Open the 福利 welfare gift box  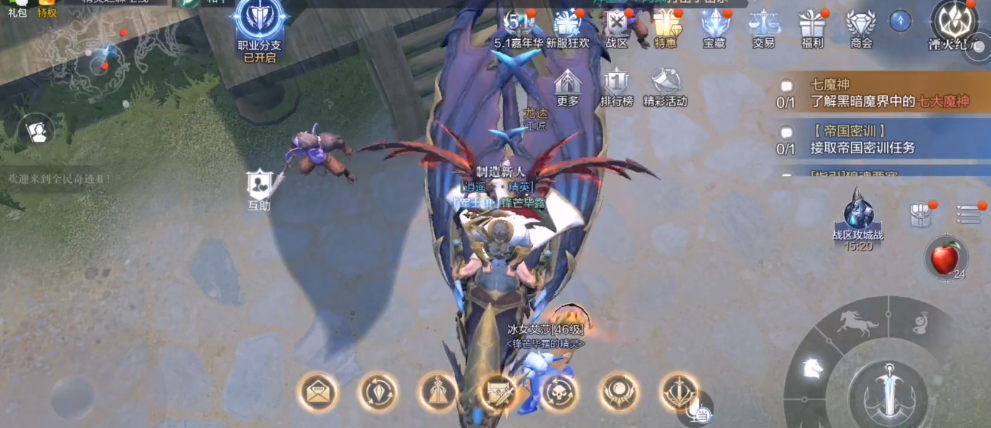click(812, 25)
